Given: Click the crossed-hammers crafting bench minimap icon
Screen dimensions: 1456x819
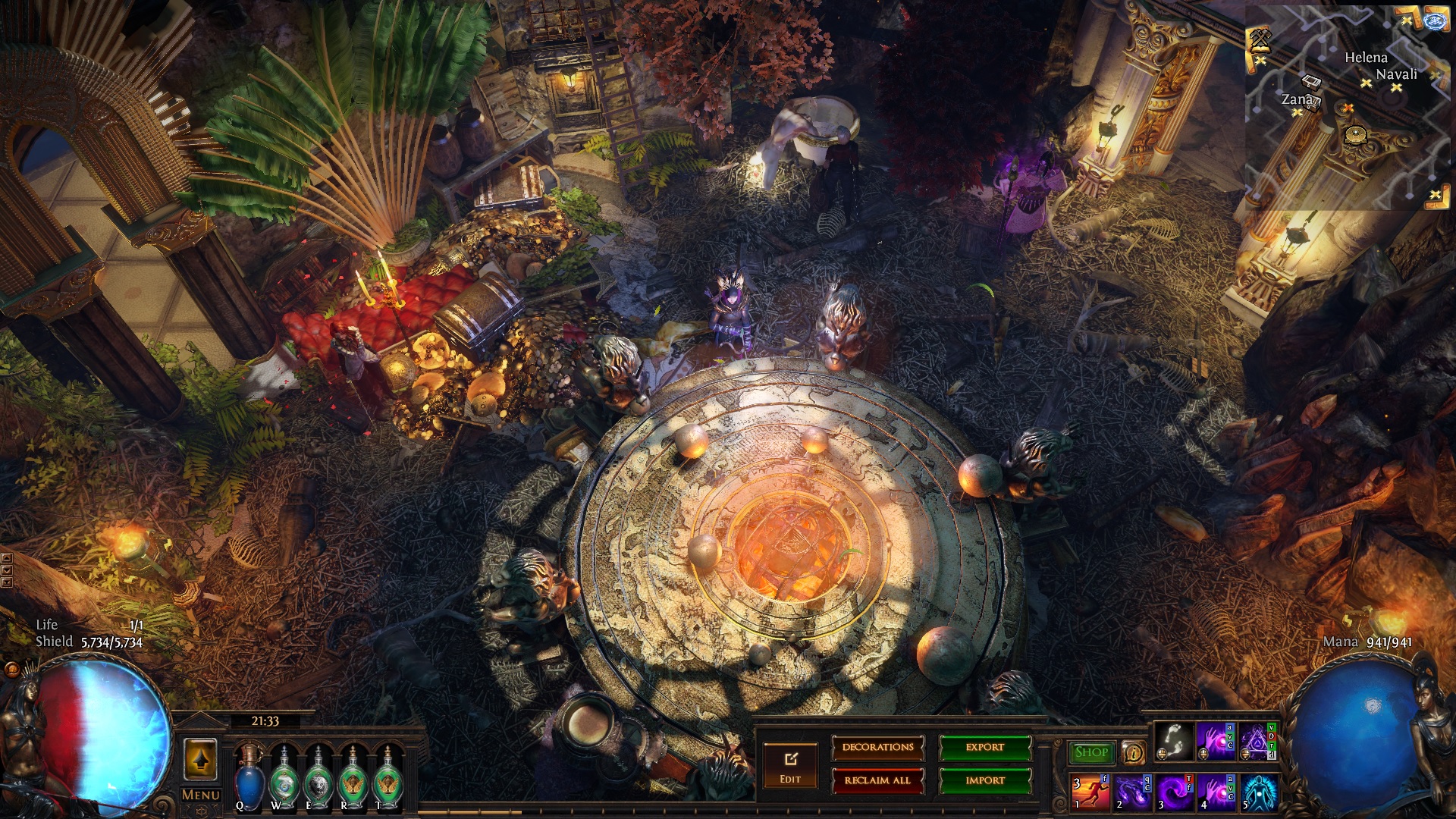Looking at the screenshot, I should point(1260,39).
